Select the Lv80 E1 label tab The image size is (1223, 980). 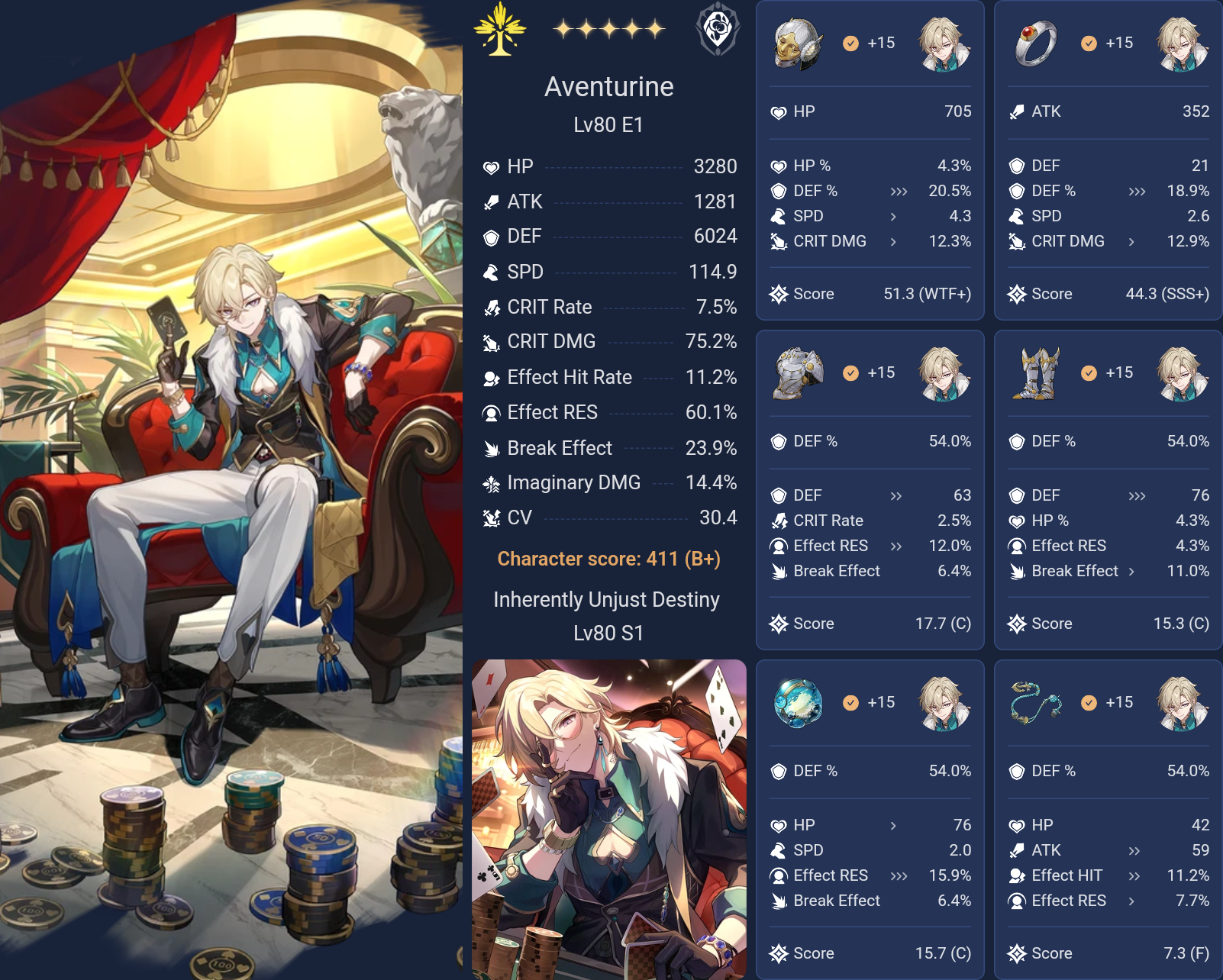[x=608, y=124]
